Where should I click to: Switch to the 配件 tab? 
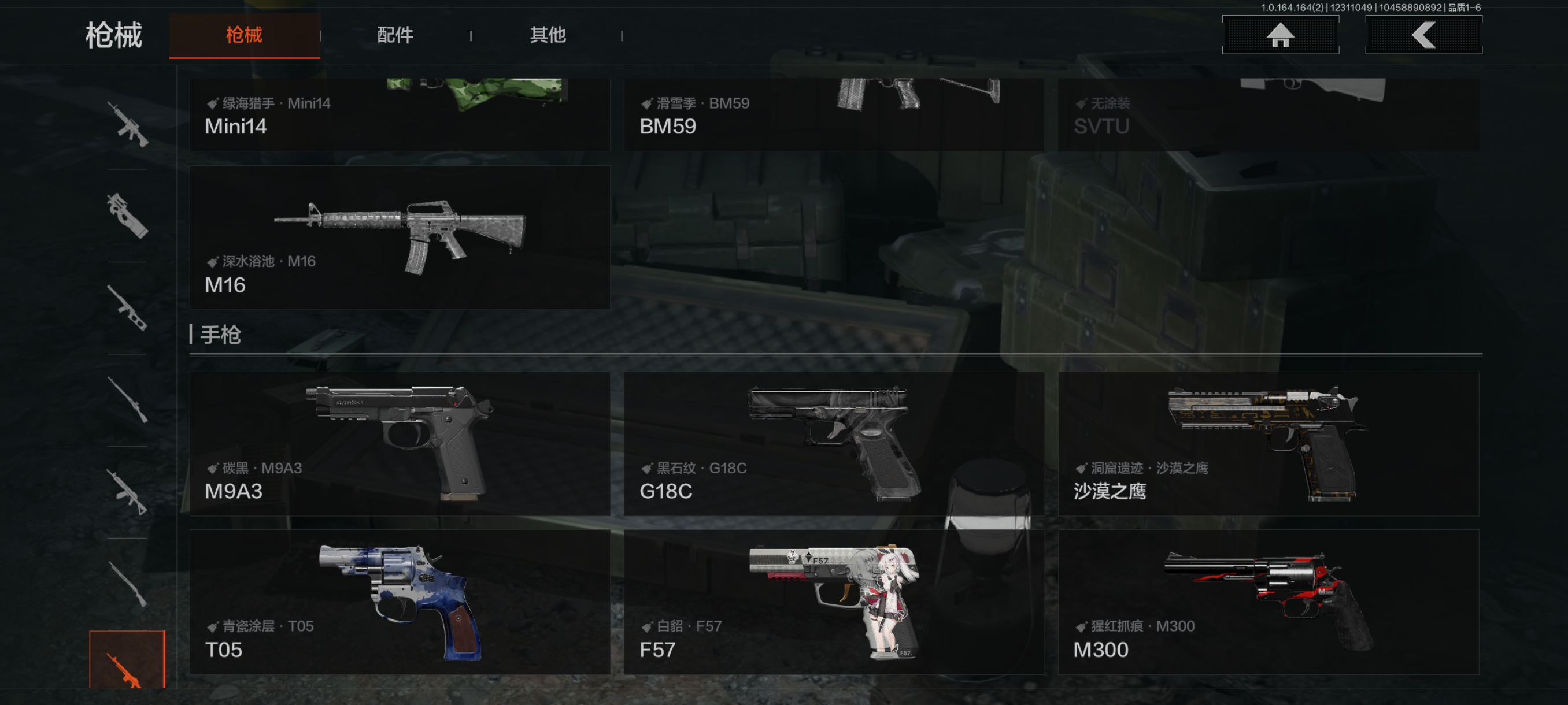395,35
